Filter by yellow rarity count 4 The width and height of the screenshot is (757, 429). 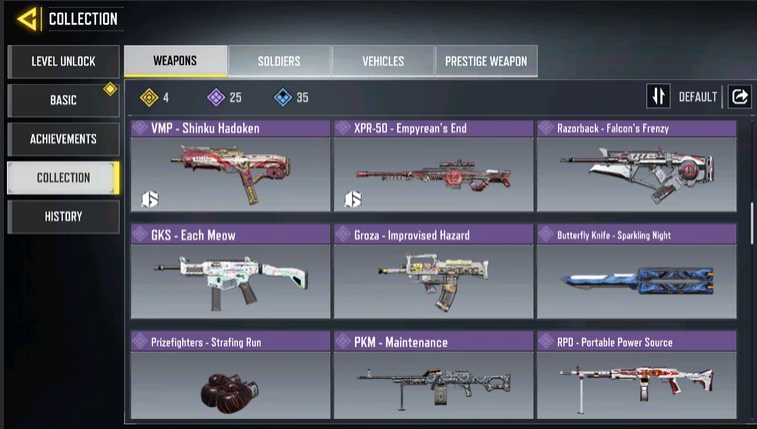click(x=154, y=97)
